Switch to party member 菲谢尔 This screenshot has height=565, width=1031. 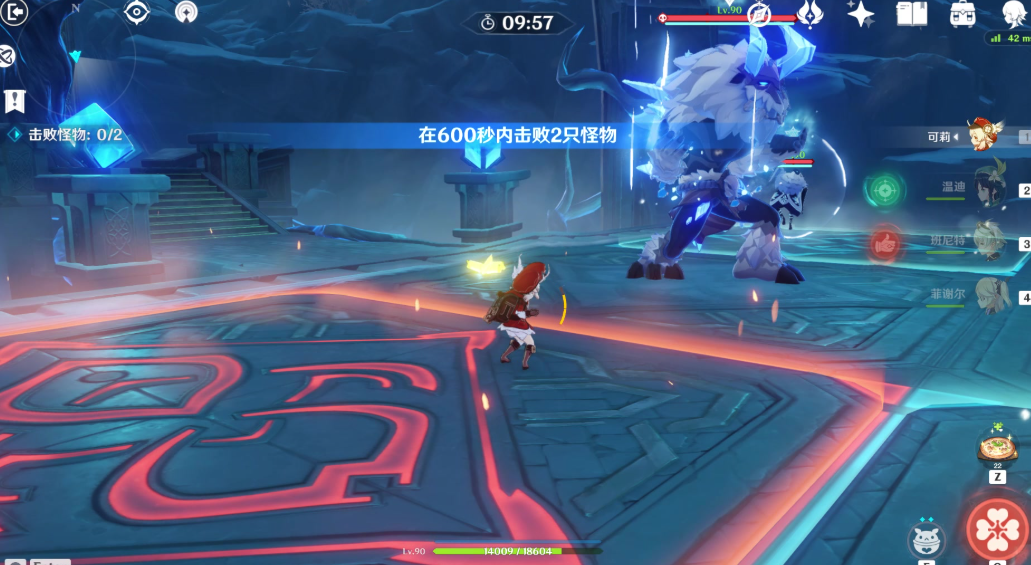pyautogui.click(x=988, y=295)
